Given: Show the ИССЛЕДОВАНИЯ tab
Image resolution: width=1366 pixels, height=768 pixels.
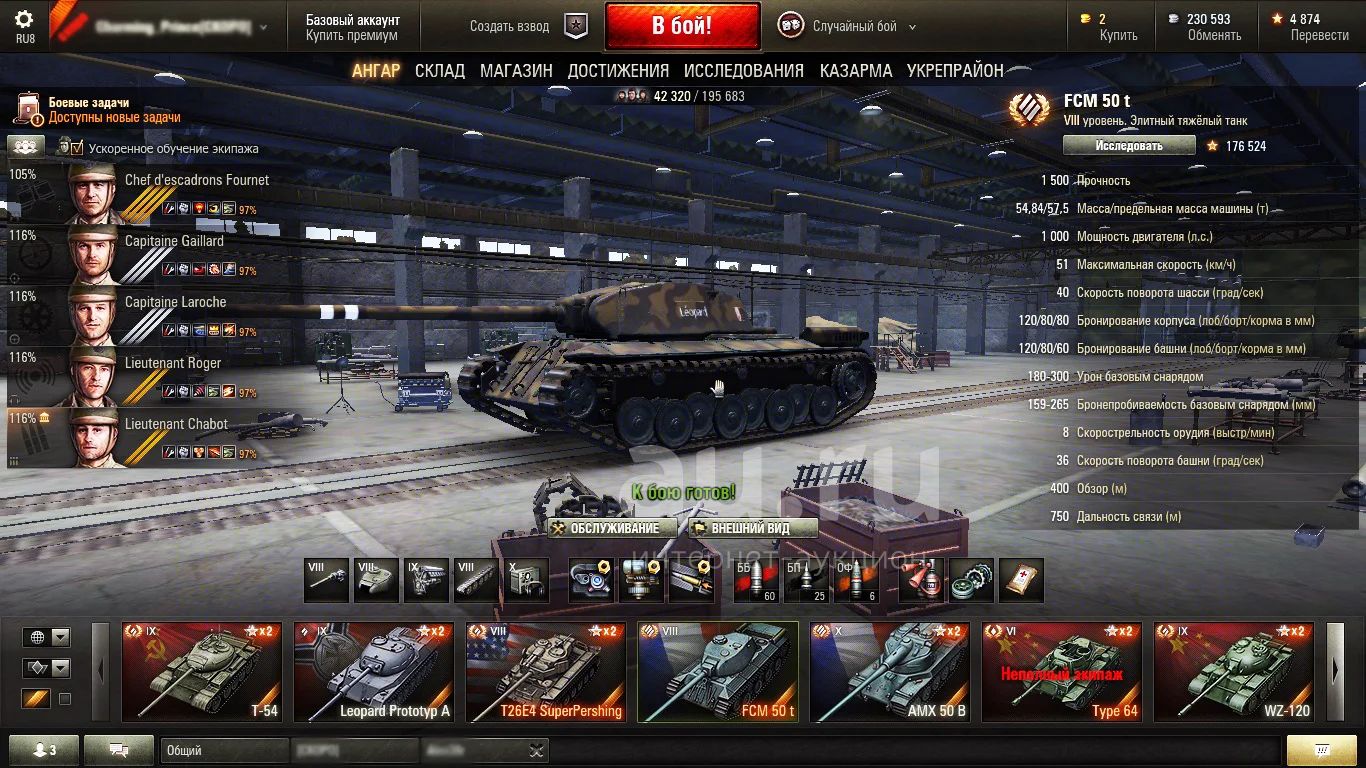Looking at the screenshot, I should 744,70.
